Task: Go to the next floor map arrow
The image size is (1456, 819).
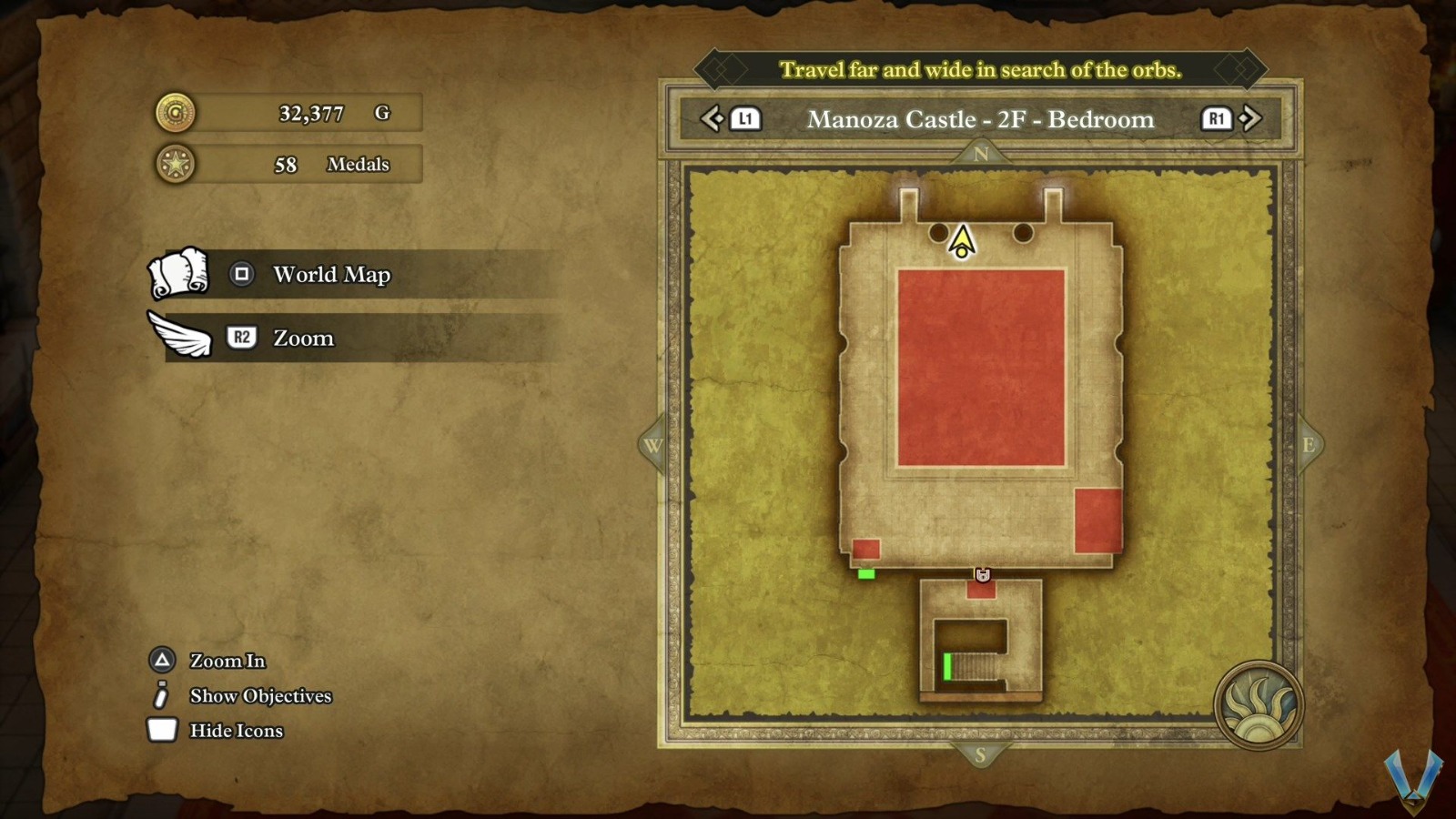Action: tap(1250, 118)
